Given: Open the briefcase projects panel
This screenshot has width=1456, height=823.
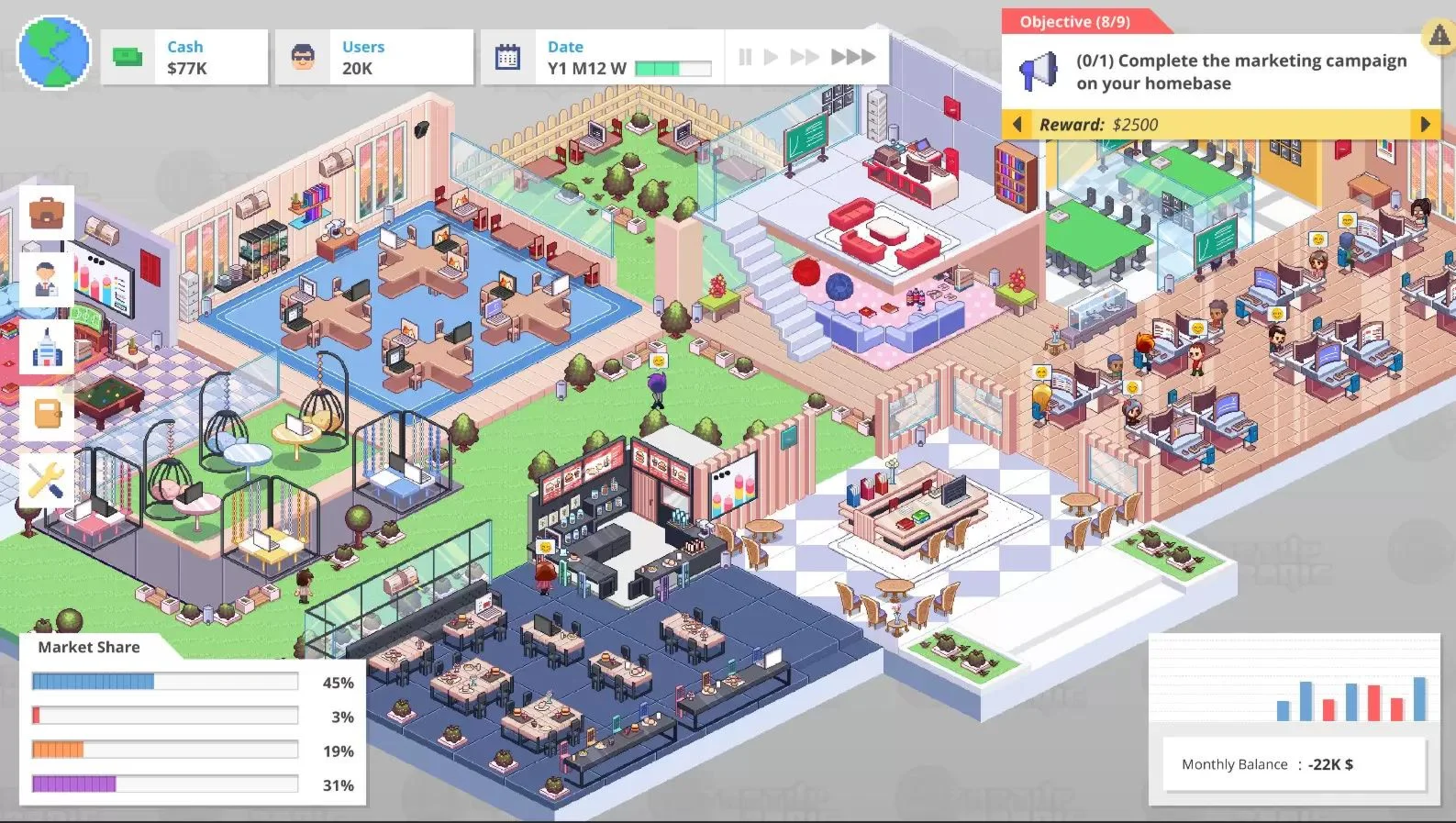Looking at the screenshot, I should pyautogui.click(x=47, y=212).
